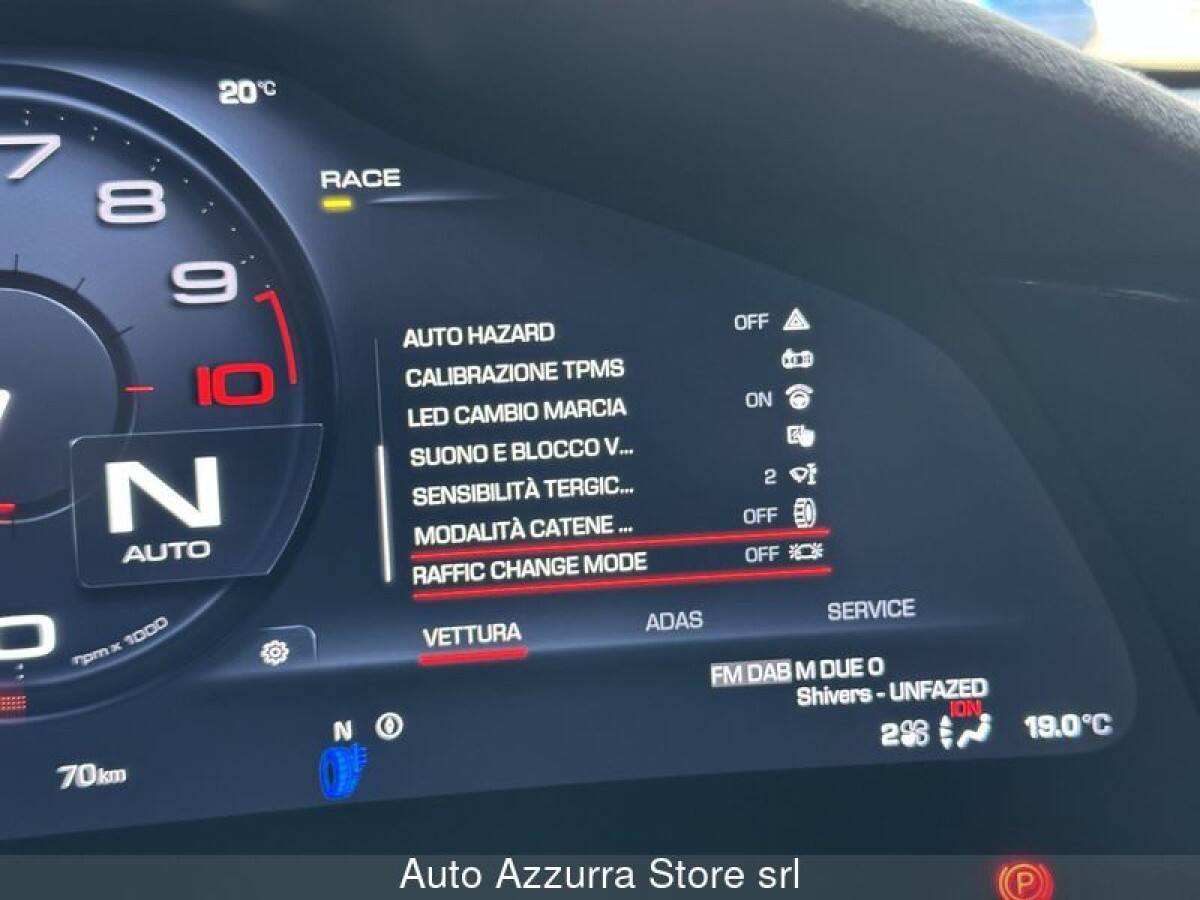This screenshot has width=1200, height=900.
Task: Switch to the SERVICE tab
Action: [x=870, y=609]
